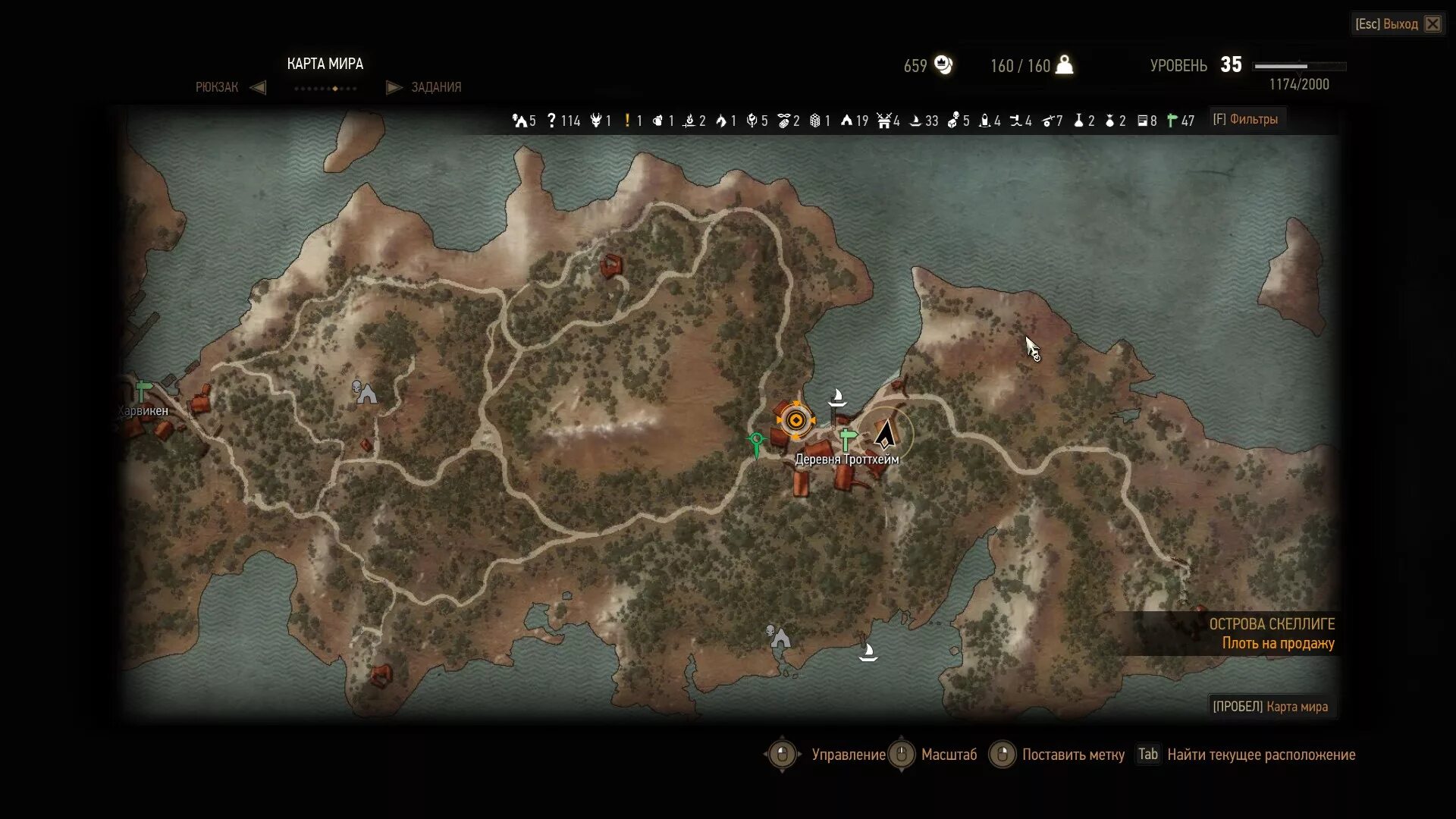Select the skull cave marker near Харвикен
1456x819 pixels.
[x=365, y=392]
